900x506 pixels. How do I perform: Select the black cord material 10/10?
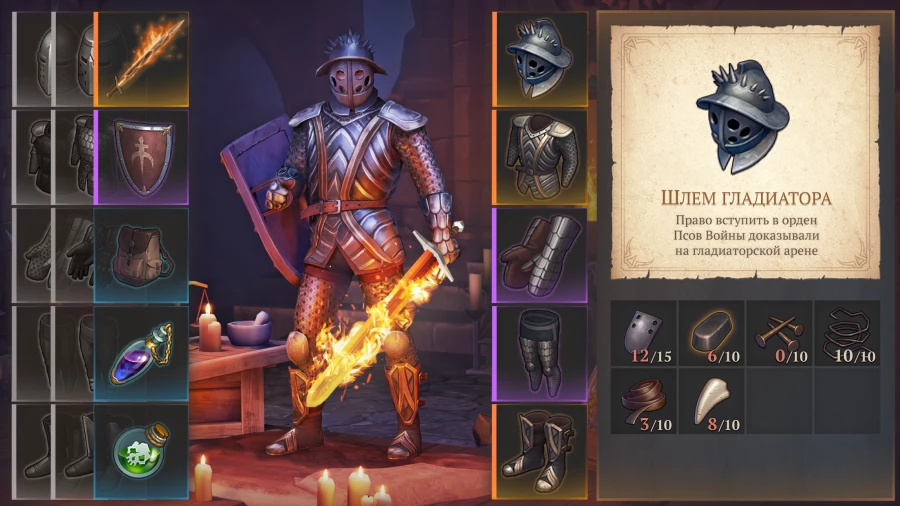coord(846,333)
